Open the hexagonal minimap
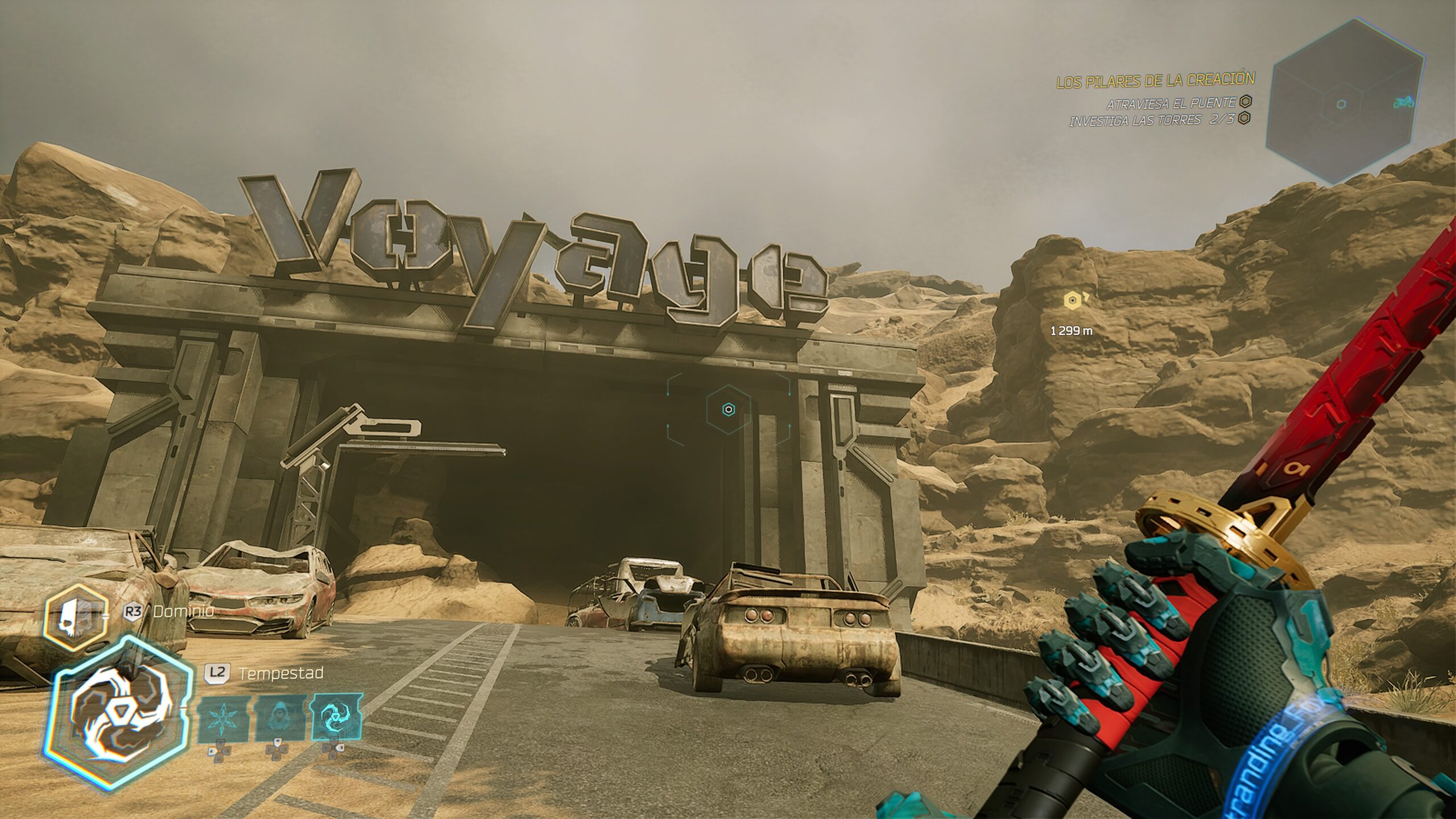Screen dimensions: 1456x819 1344,102
